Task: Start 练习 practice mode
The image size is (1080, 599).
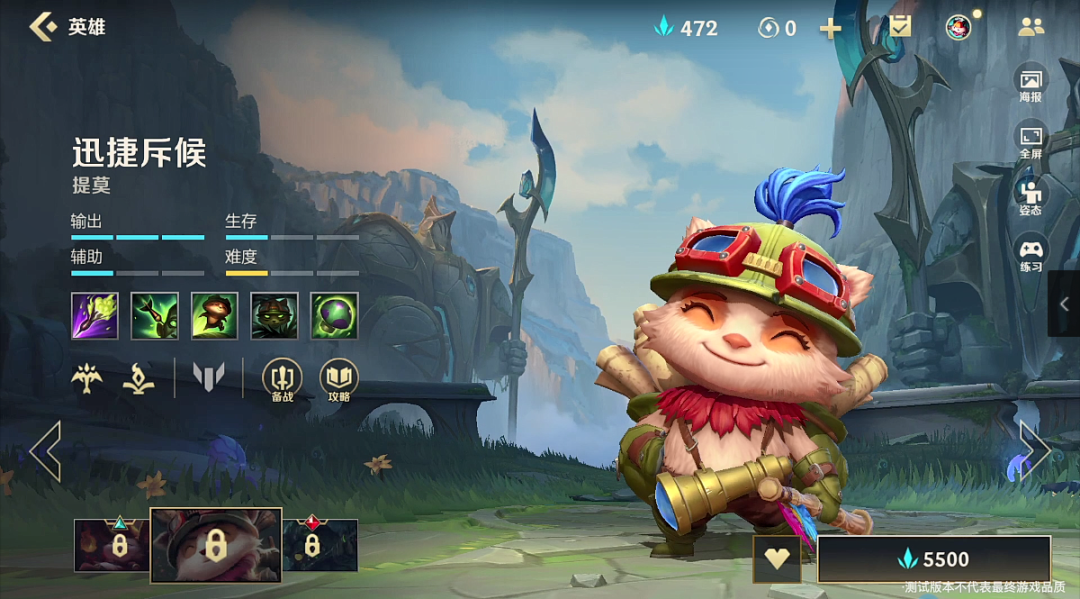Action: coord(1030,253)
